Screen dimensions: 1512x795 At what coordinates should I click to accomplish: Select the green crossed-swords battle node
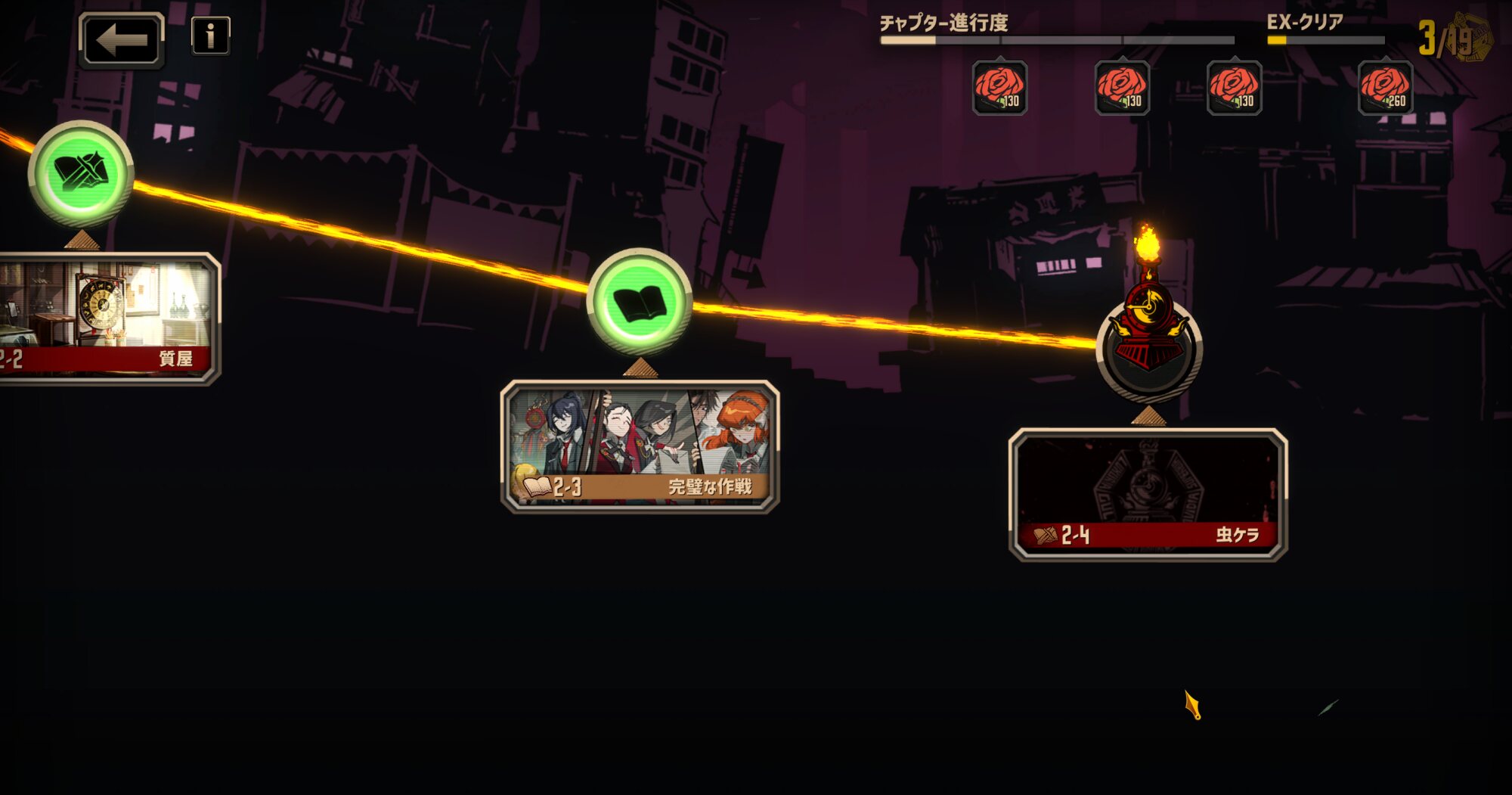(x=81, y=173)
